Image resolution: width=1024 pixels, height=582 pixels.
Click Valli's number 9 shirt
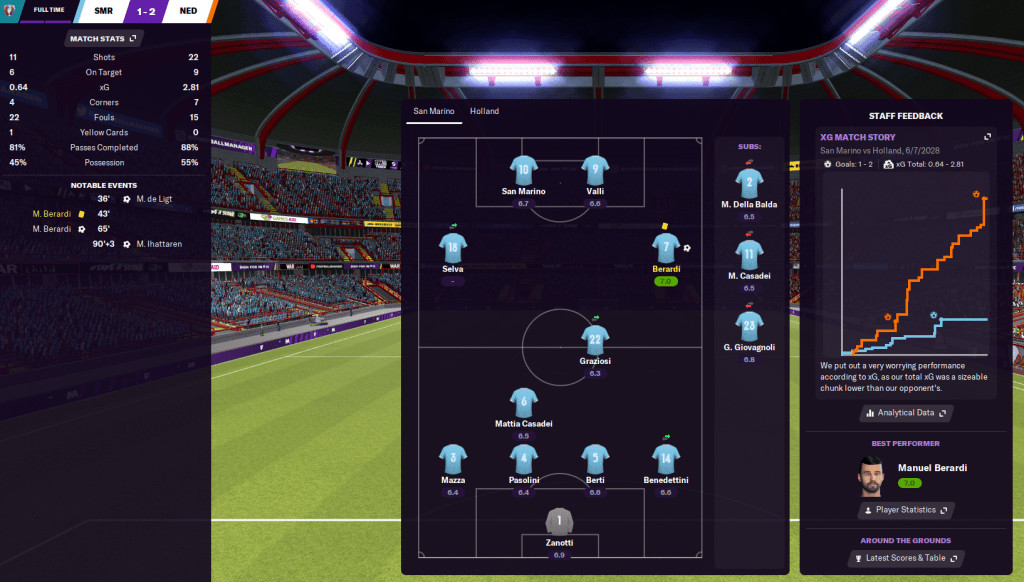pyautogui.click(x=595, y=169)
